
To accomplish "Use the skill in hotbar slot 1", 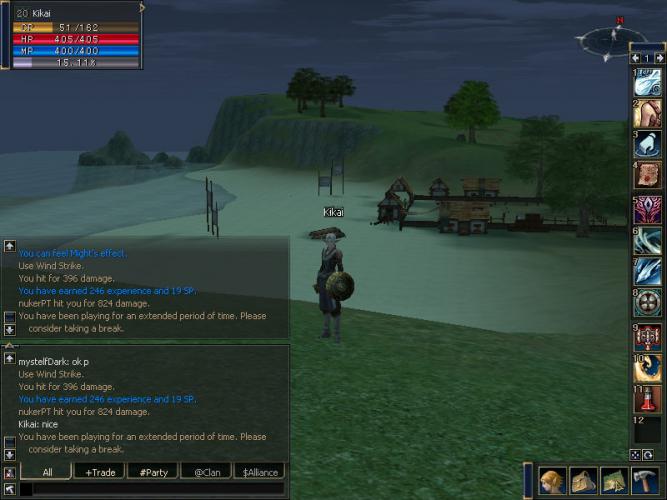I will click(648, 82).
